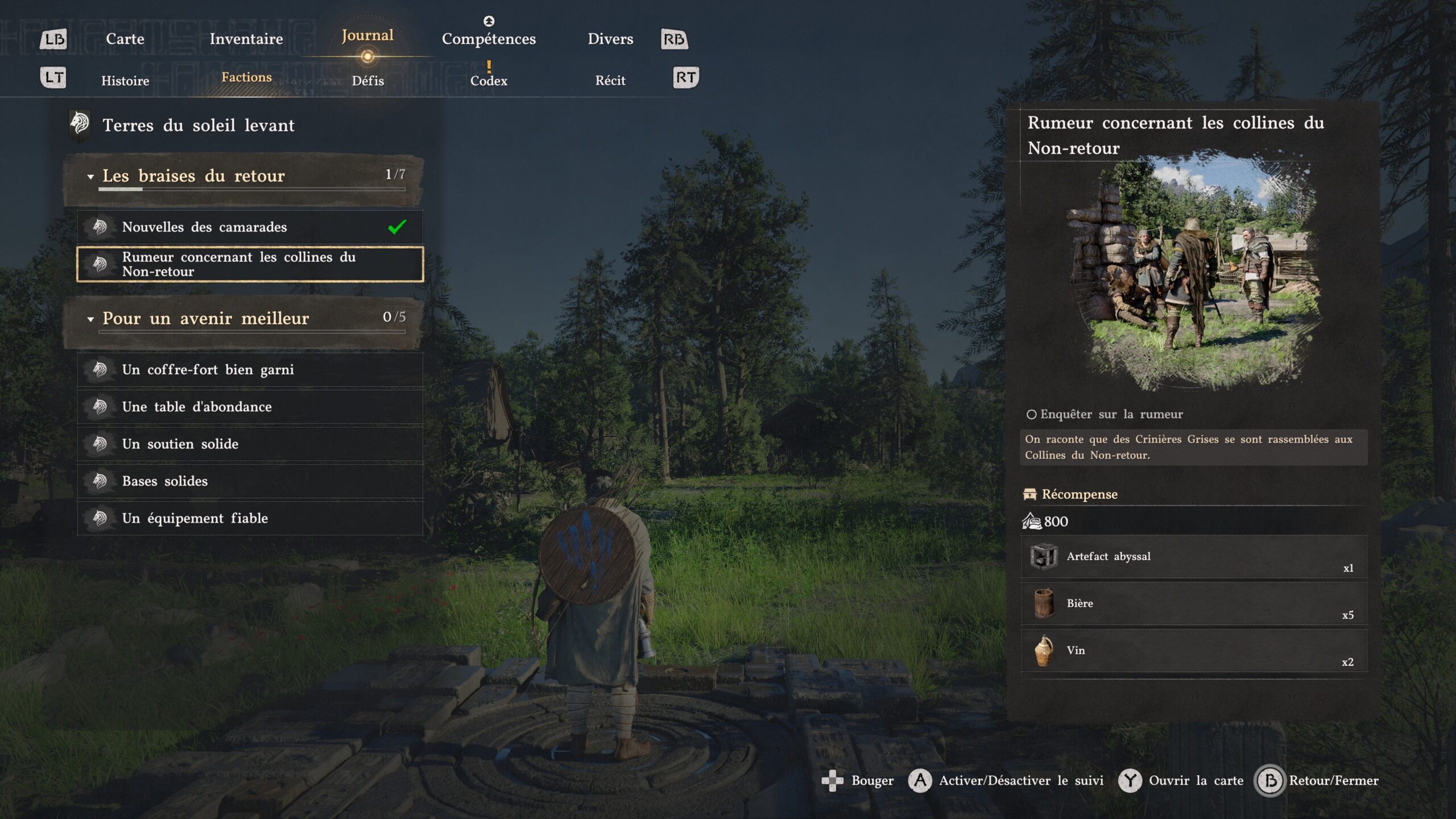Click the lion faction emblem beside Terres du soleil levant

(x=81, y=125)
